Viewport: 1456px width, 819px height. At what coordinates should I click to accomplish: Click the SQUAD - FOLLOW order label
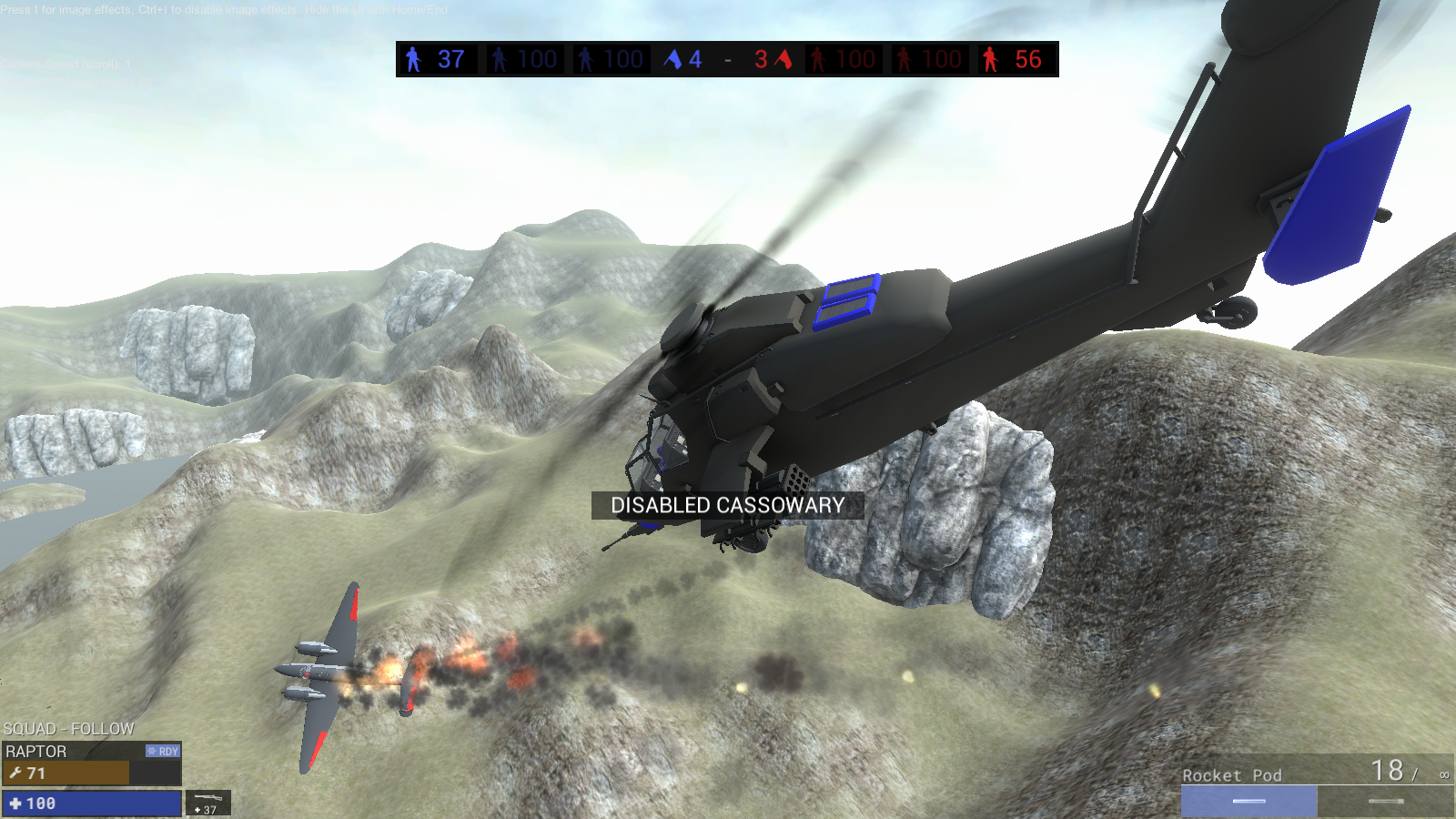(x=69, y=729)
